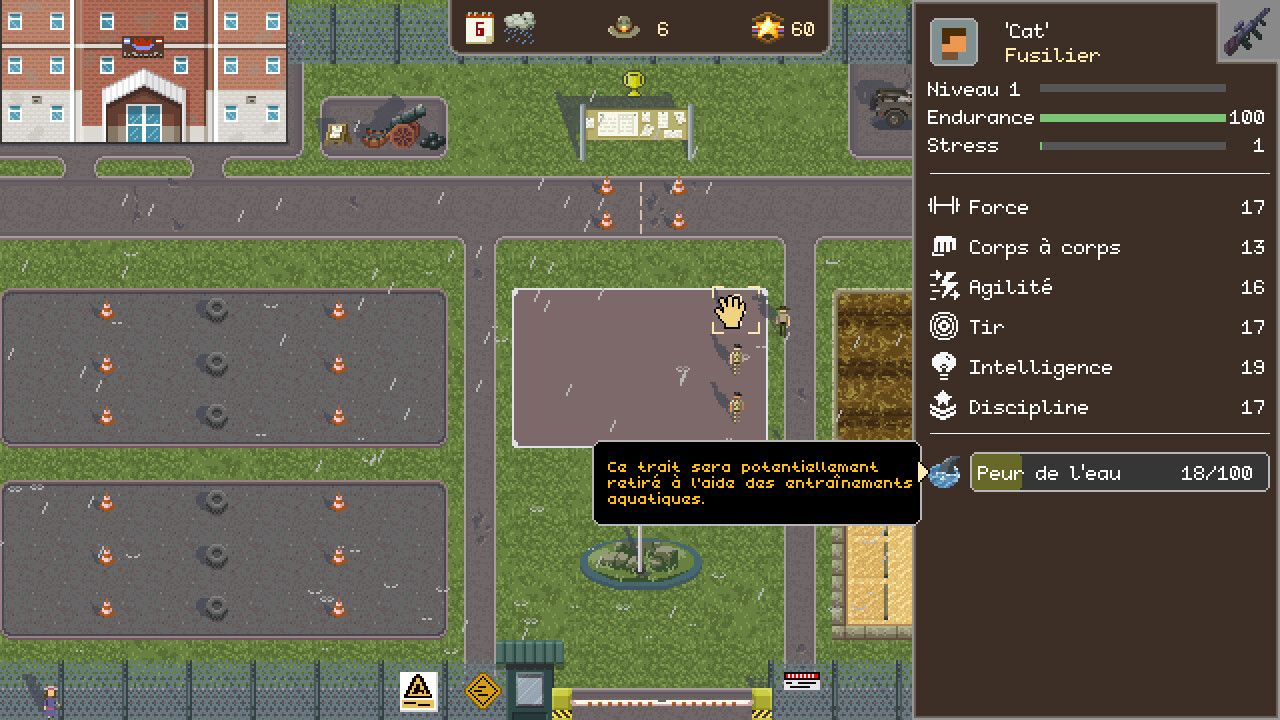Open the rifle weapon tab
Image resolution: width=1280 pixels, height=720 pixels.
1250,31
